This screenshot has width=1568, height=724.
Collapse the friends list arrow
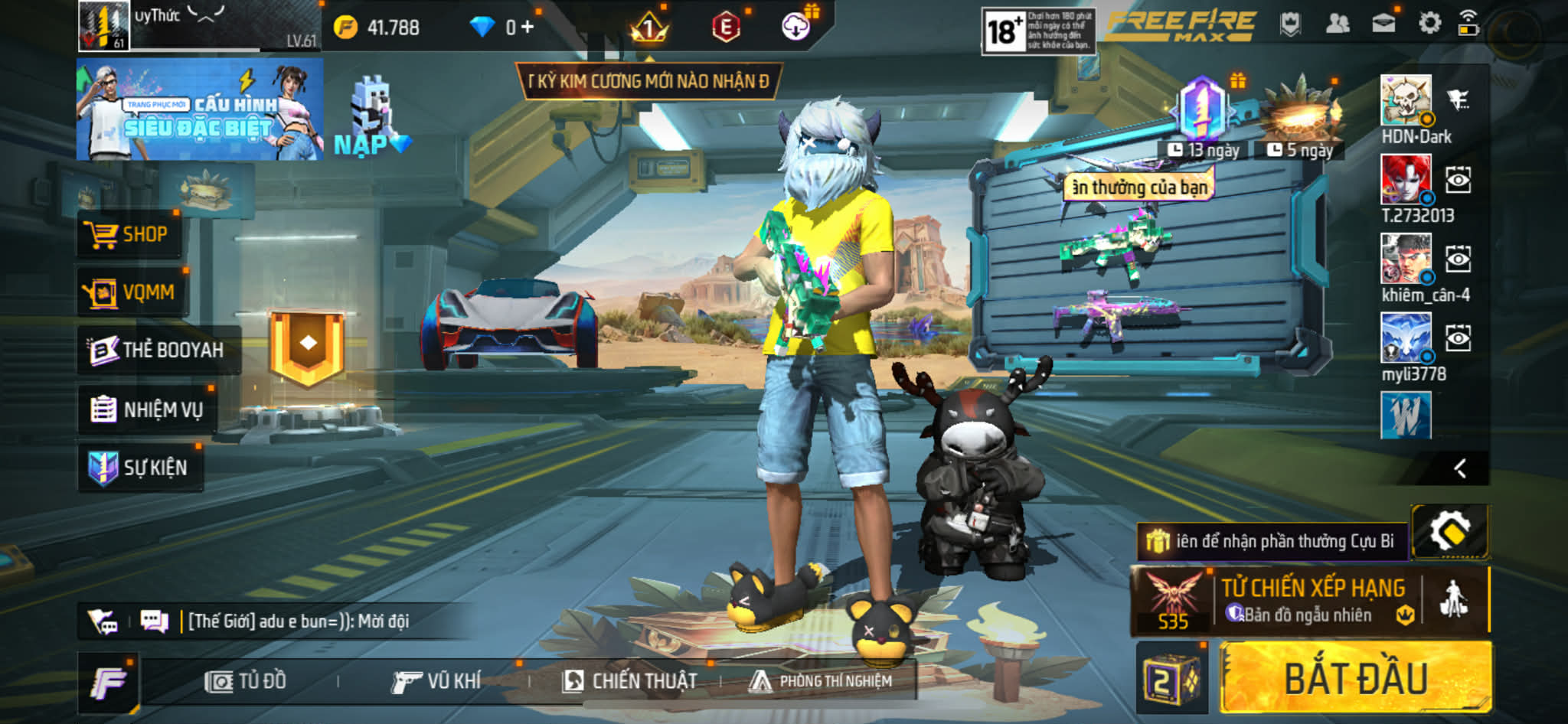[1459, 468]
